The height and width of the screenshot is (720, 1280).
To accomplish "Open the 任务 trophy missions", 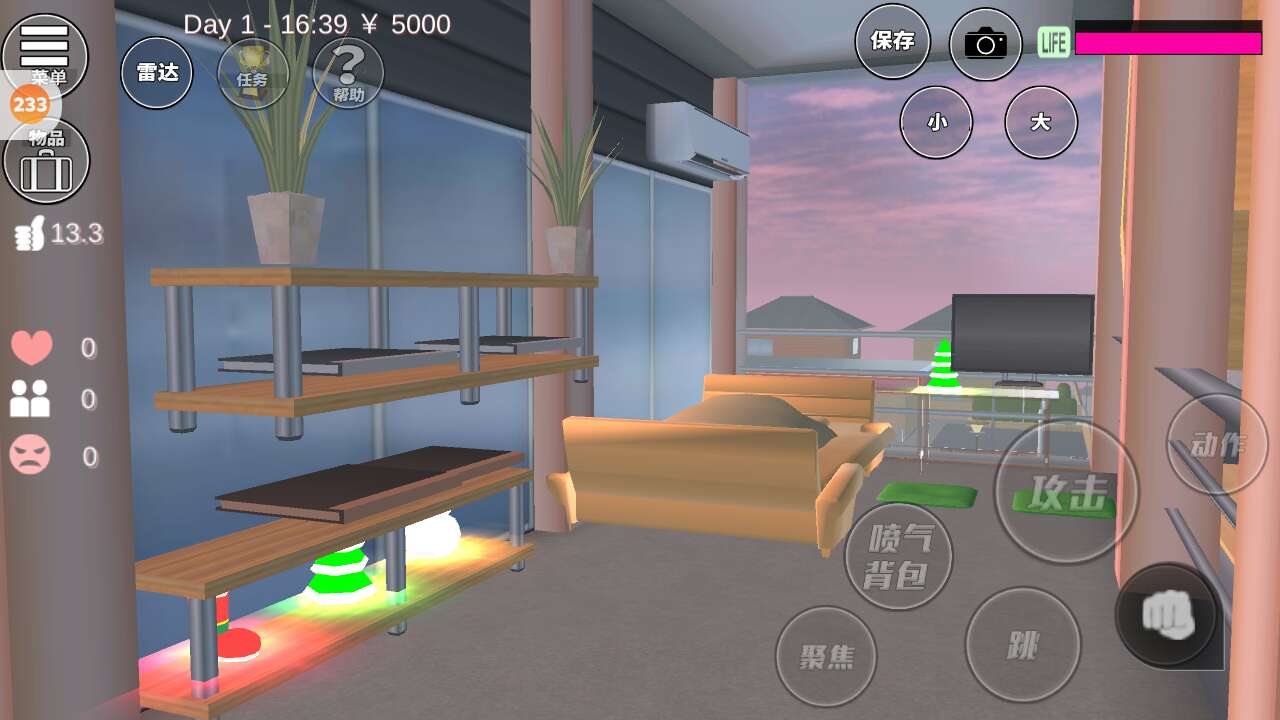I will pyautogui.click(x=253, y=73).
